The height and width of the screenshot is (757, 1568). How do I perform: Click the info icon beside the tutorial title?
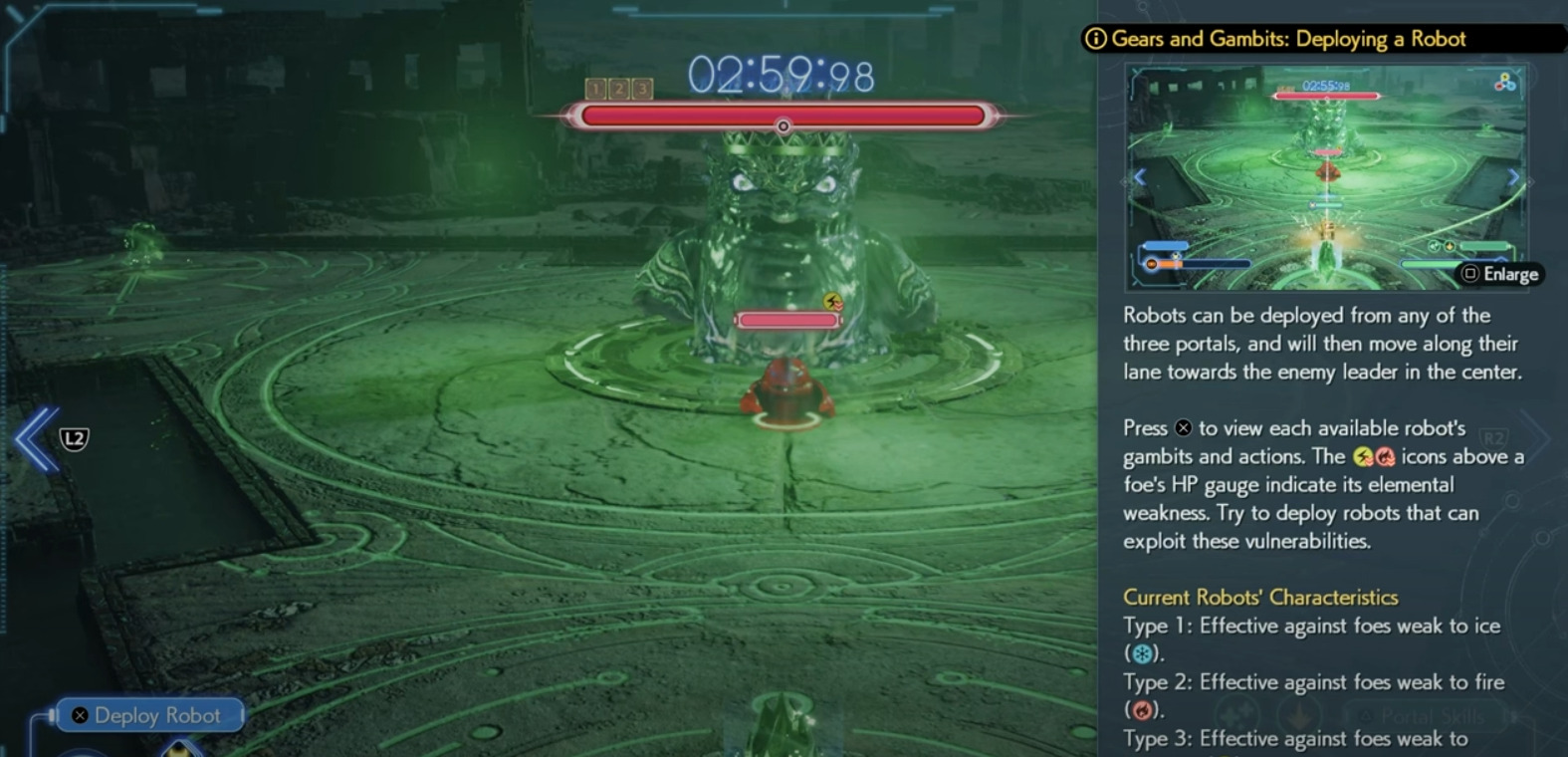click(1095, 39)
